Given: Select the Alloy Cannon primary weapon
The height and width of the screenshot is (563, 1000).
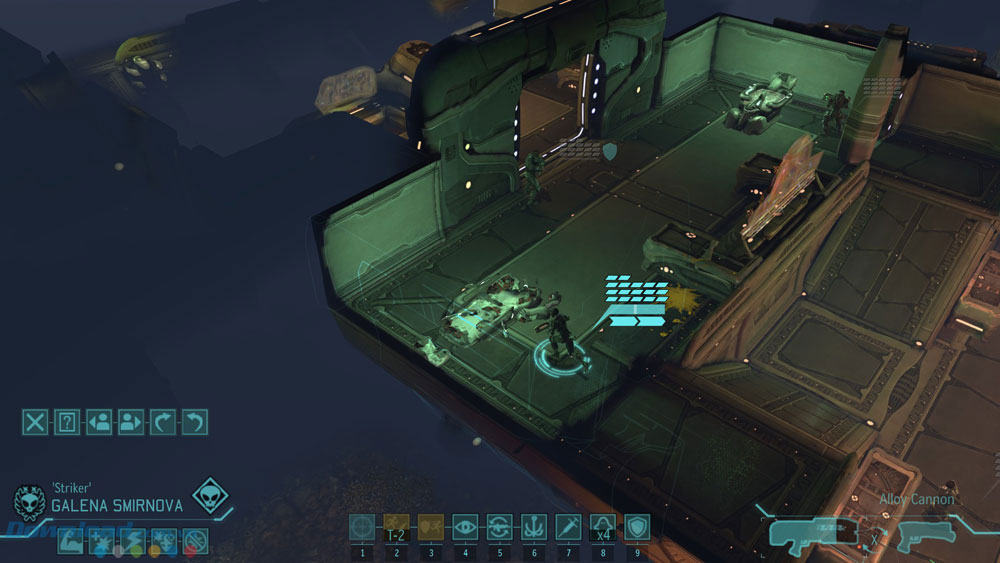Looking at the screenshot, I should 810,536.
